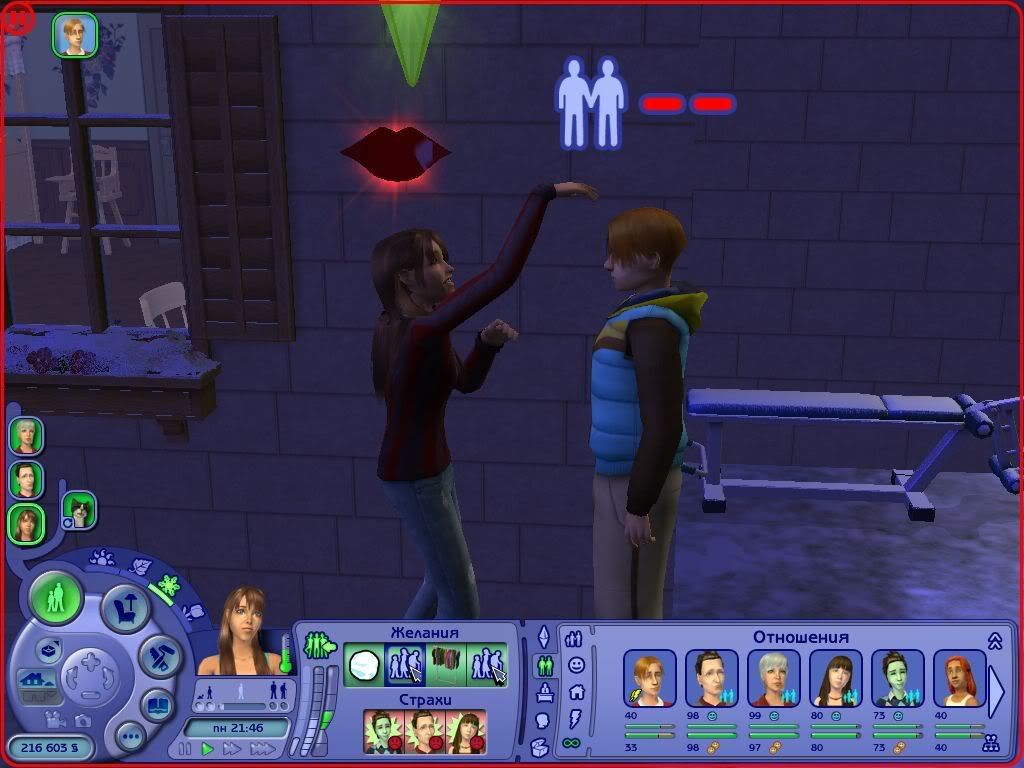Select the clothing rack want slot

point(446,663)
